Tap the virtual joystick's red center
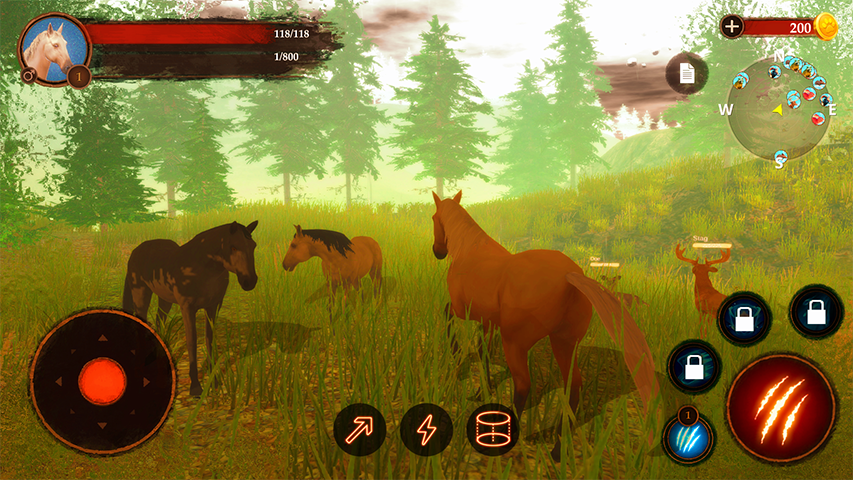853x480 pixels. (x=102, y=381)
